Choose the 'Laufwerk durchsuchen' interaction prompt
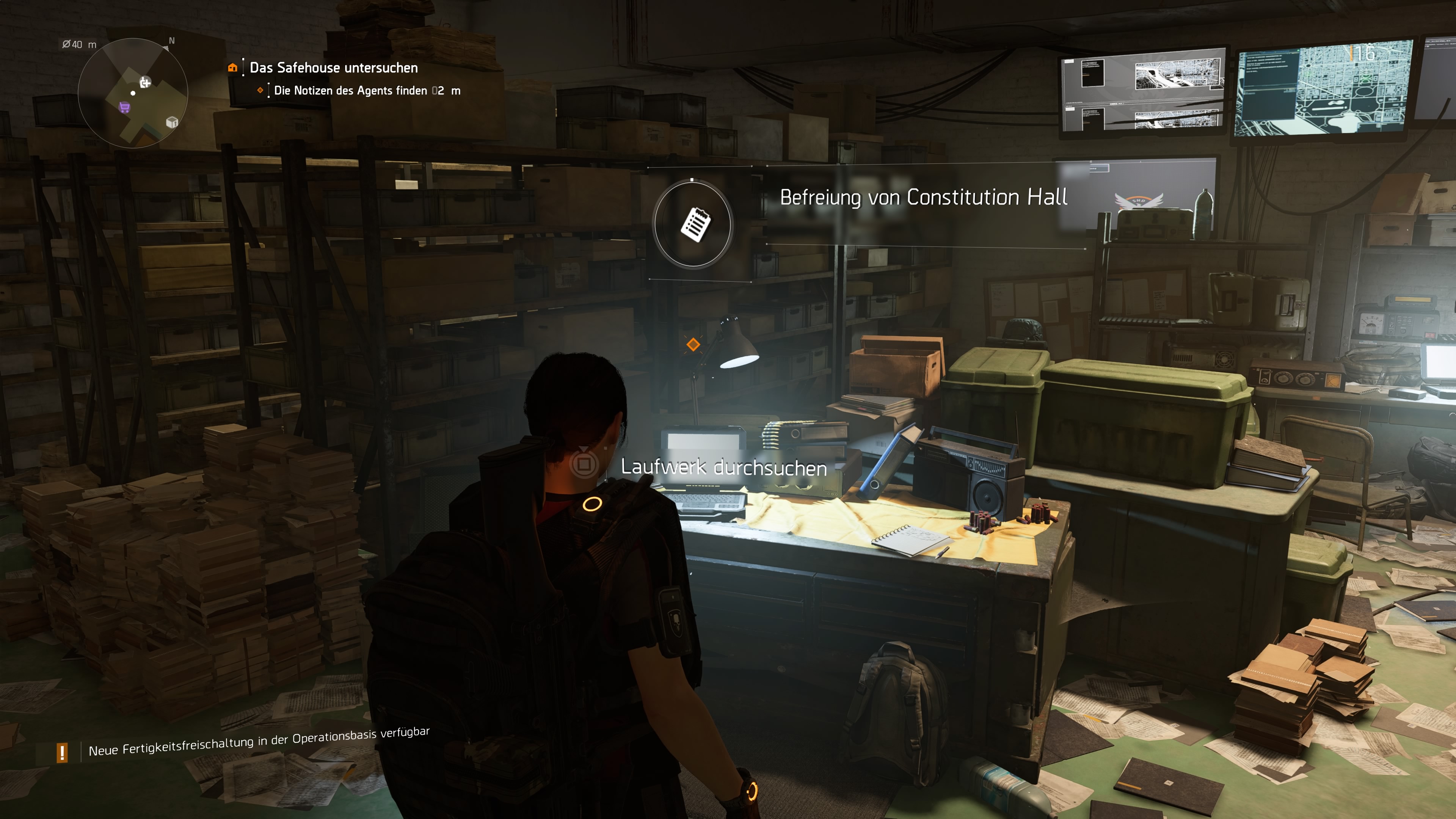1456x819 pixels. point(723,468)
